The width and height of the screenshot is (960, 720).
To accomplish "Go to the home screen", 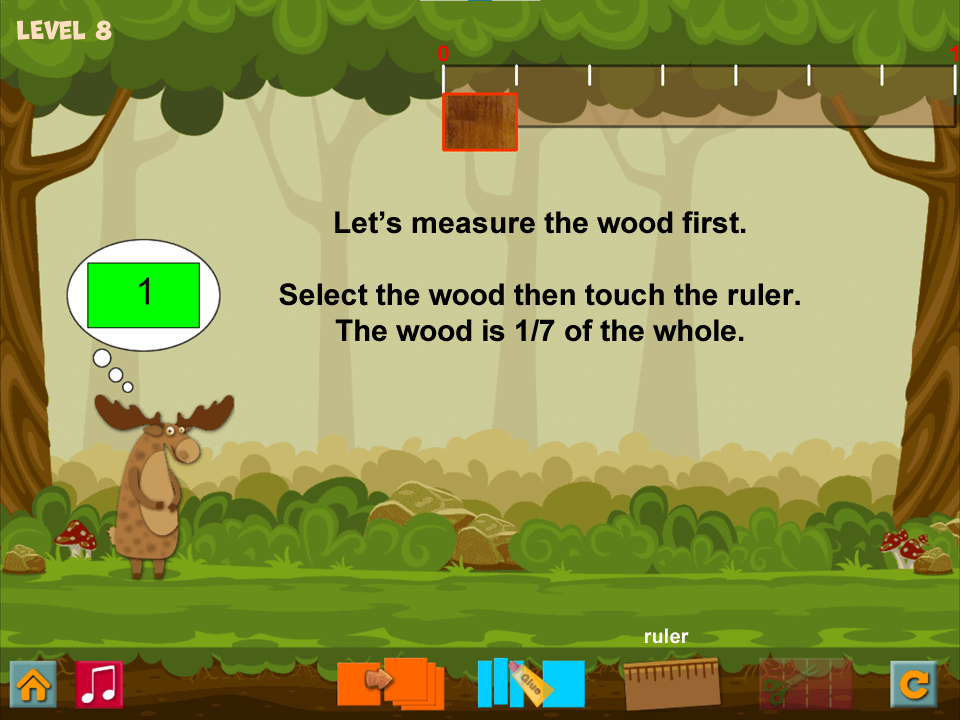I will pyautogui.click(x=33, y=685).
